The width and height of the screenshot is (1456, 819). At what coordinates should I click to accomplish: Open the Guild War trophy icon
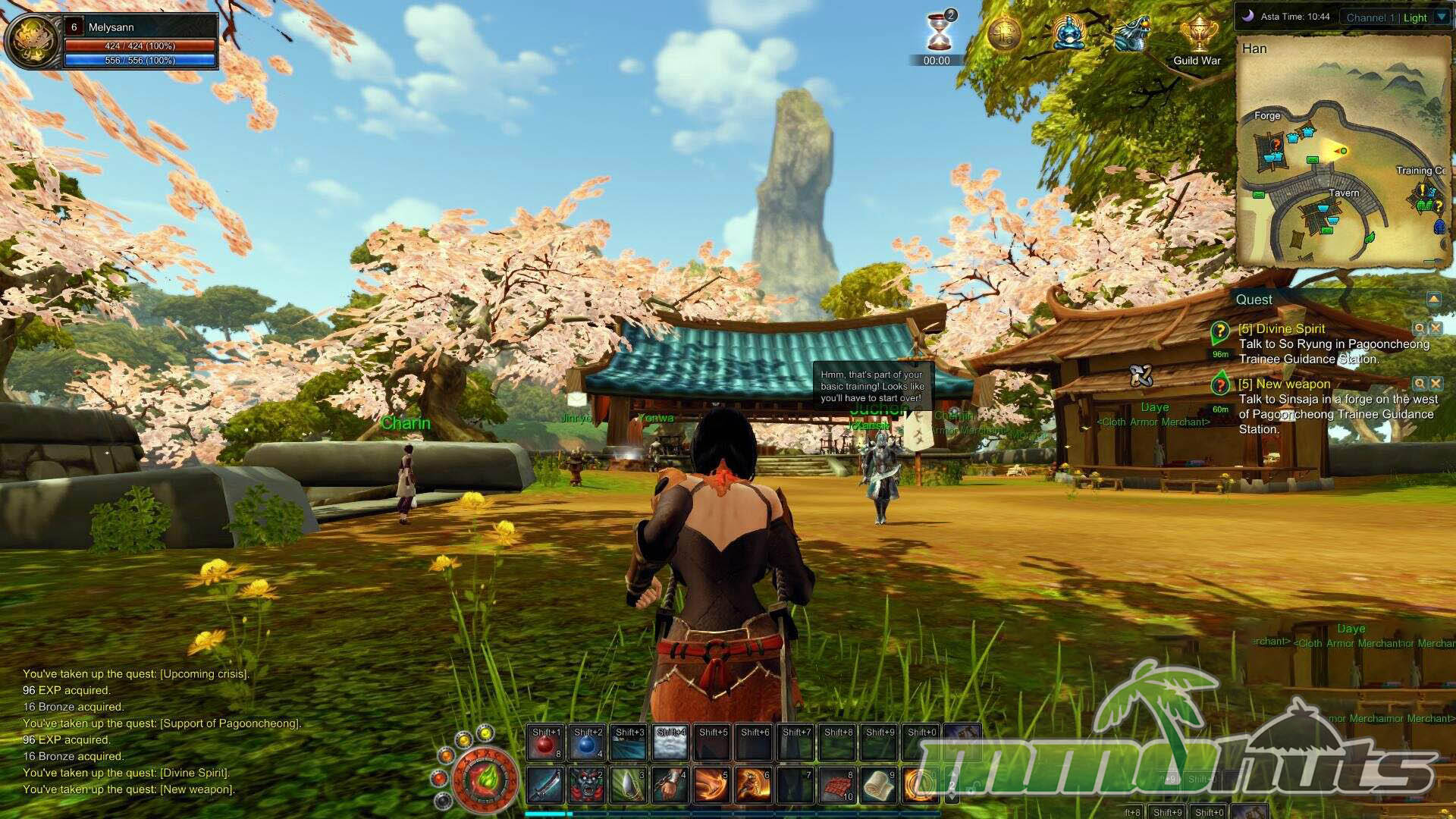click(1197, 35)
